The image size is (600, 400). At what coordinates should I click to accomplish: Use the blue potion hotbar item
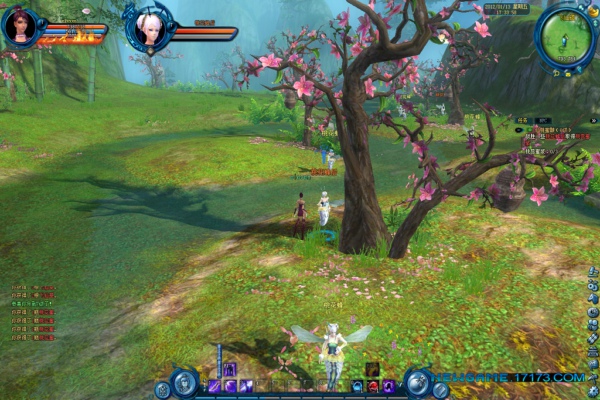357,386
